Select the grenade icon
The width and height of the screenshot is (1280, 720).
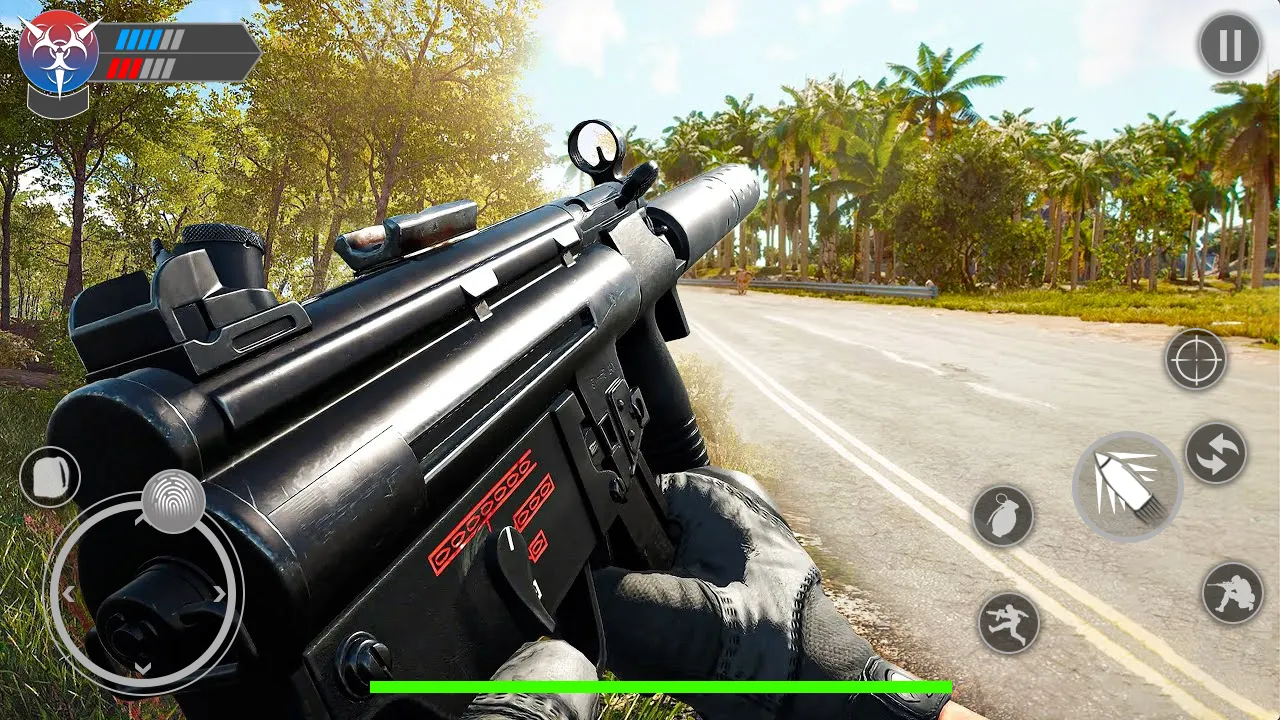tap(1004, 518)
